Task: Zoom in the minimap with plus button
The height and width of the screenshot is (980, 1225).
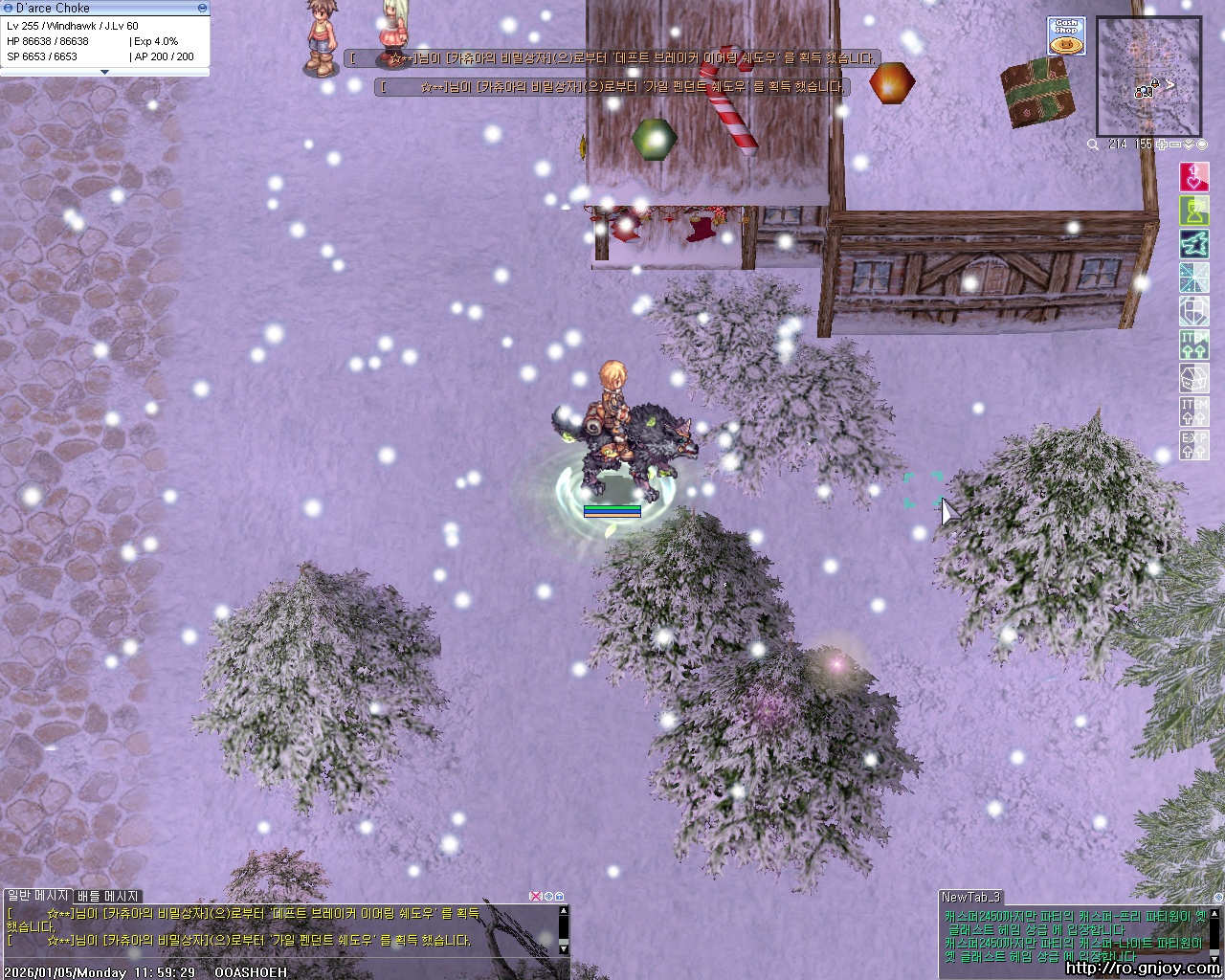Action: click(x=1162, y=145)
